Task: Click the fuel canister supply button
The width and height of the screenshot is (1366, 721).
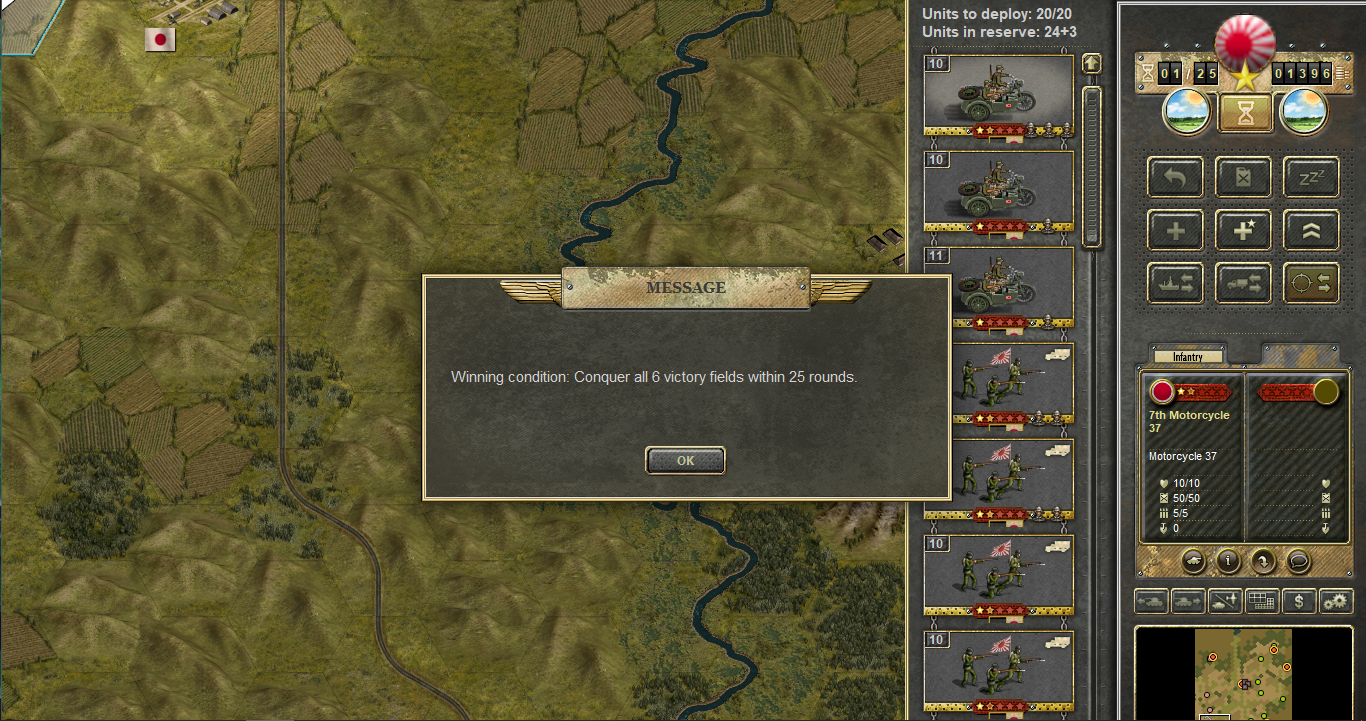Action: pyautogui.click(x=1243, y=178)
